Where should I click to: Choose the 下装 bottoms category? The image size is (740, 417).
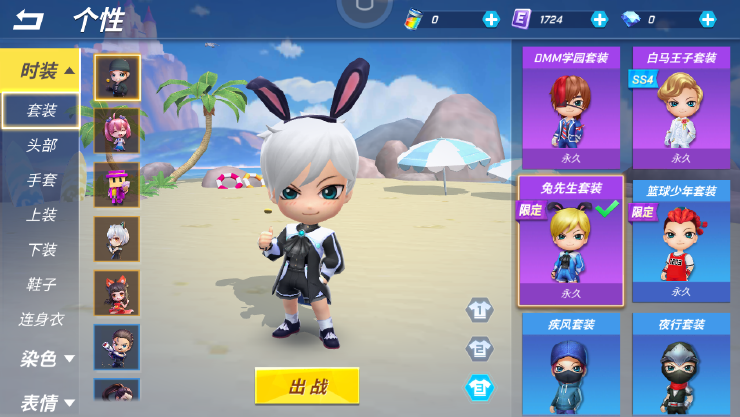41,249
